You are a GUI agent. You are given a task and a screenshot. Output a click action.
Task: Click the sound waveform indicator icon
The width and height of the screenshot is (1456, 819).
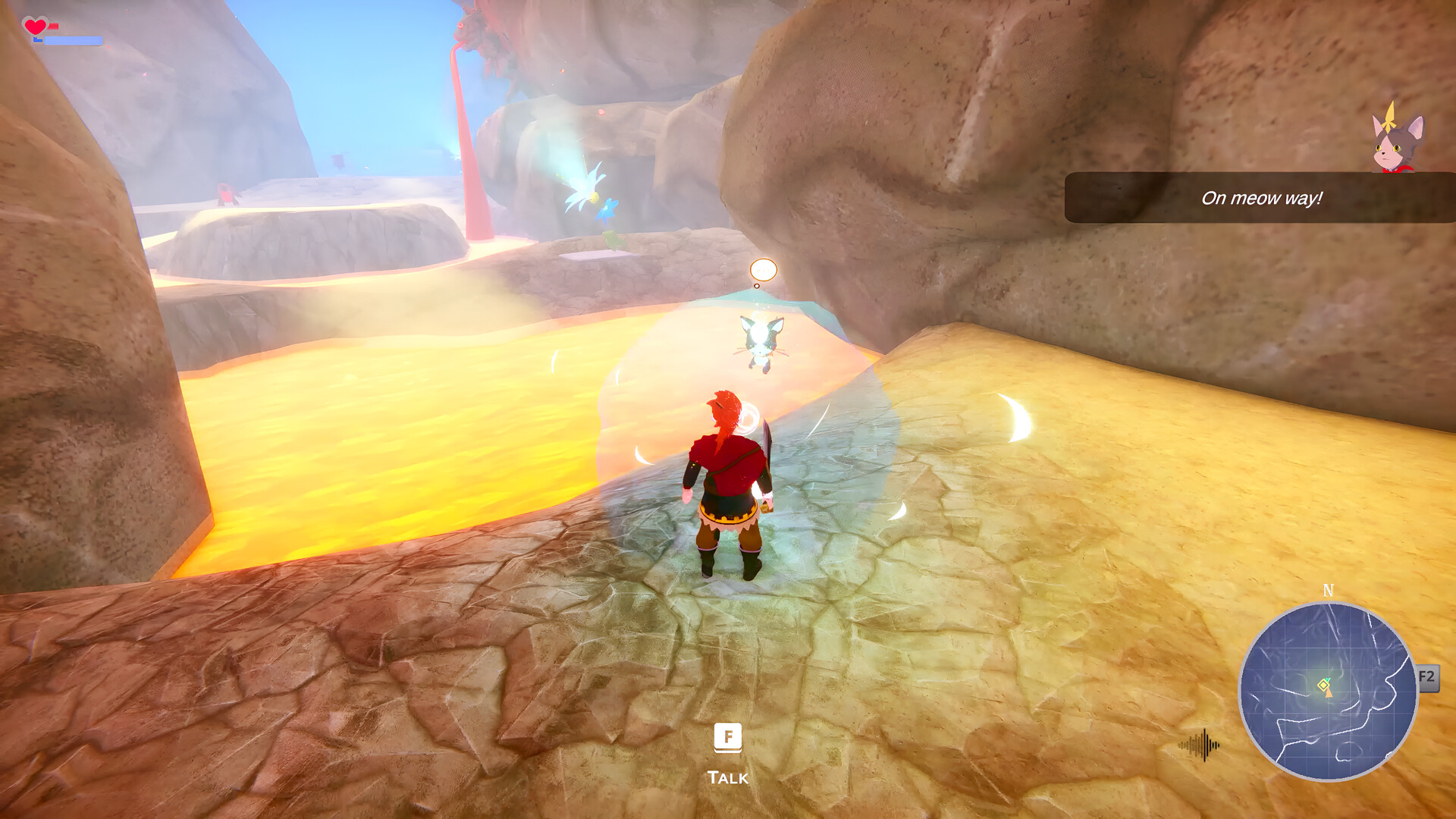click(1200, 745)
